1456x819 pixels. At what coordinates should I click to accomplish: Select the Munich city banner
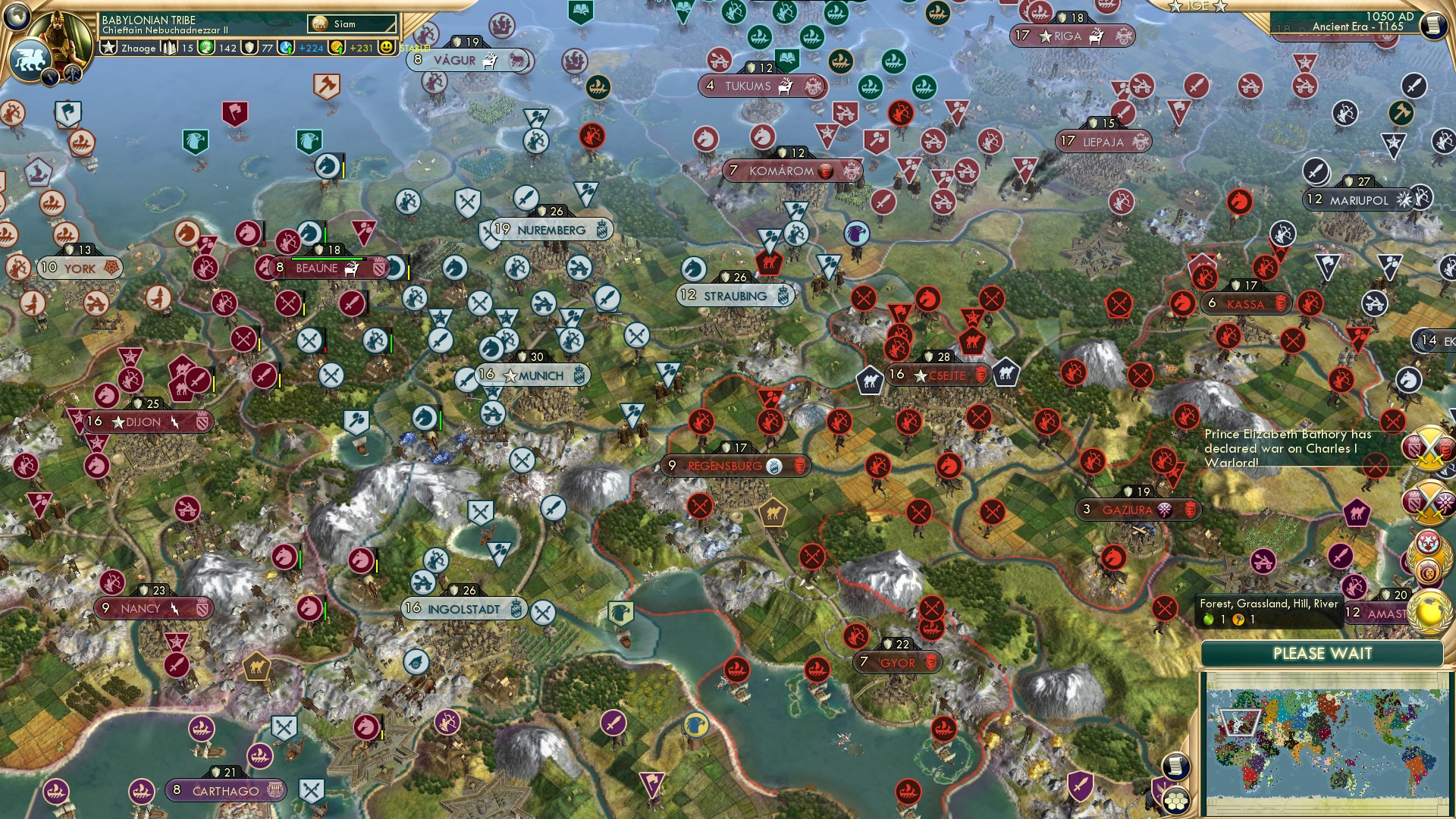pos(533,375)
